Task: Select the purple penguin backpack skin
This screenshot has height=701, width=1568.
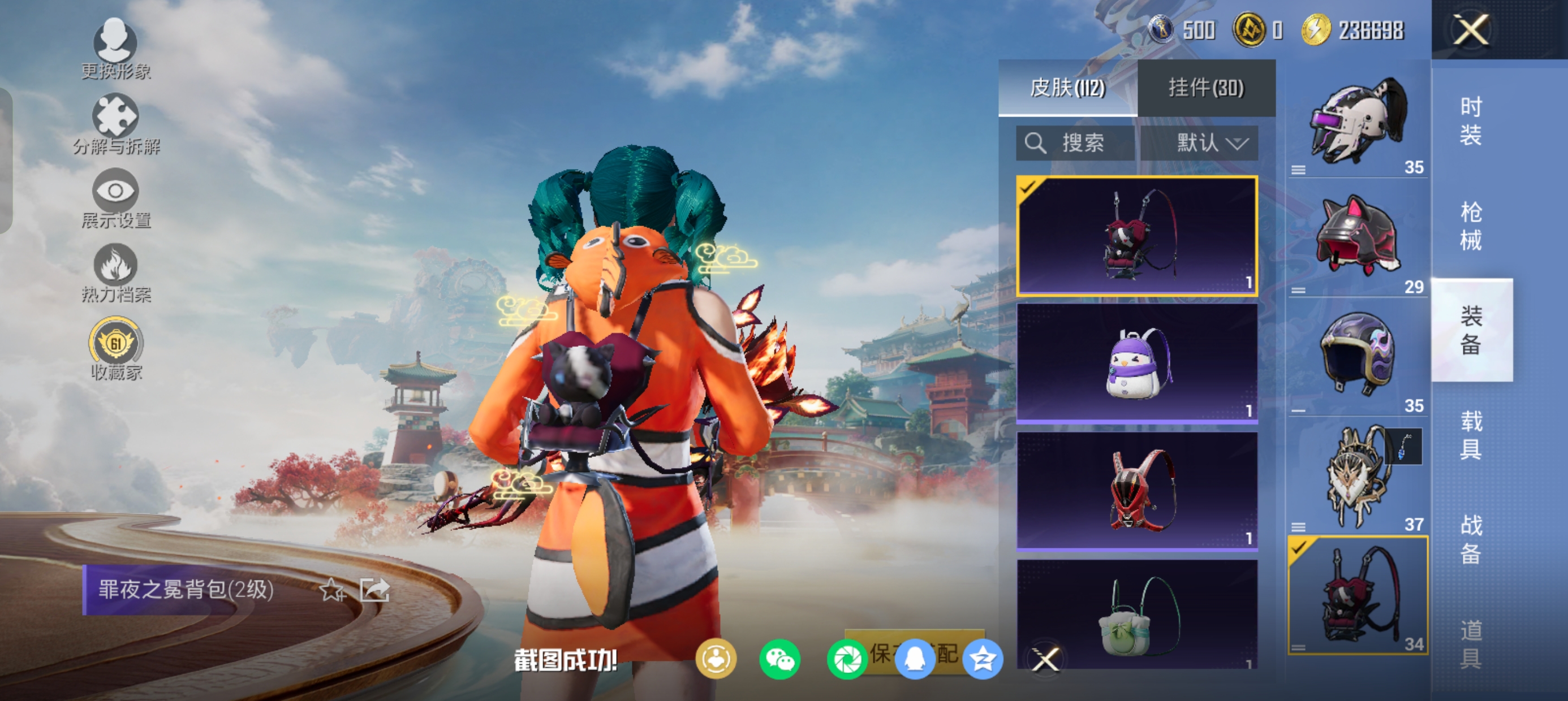Action: [1136, 363]
